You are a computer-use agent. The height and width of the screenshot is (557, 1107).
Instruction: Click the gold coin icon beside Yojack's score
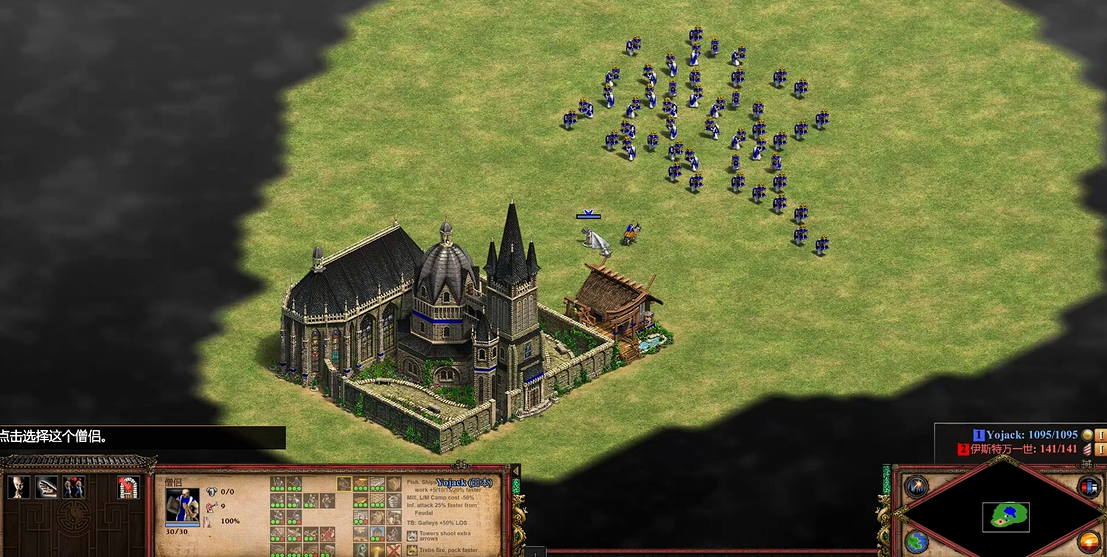pos(1087,435)
